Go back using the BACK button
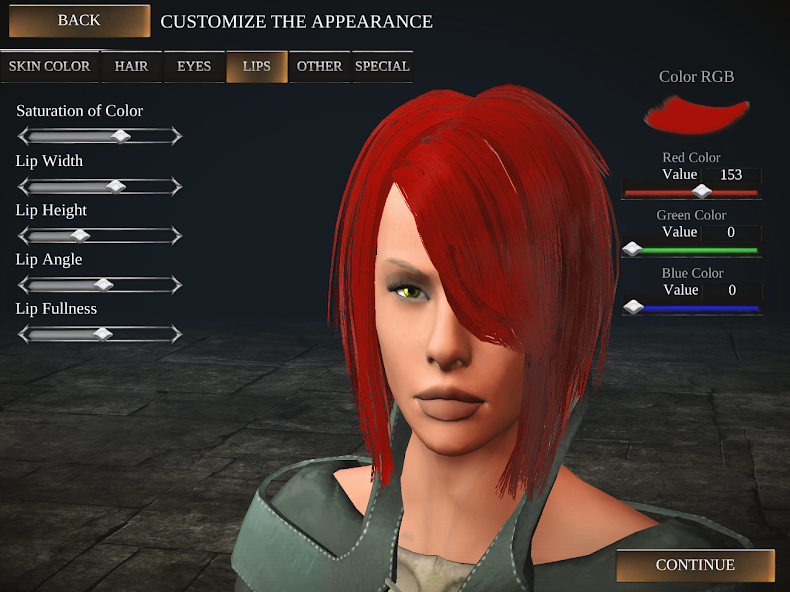The image size is (790, 592). click(79, 21)
